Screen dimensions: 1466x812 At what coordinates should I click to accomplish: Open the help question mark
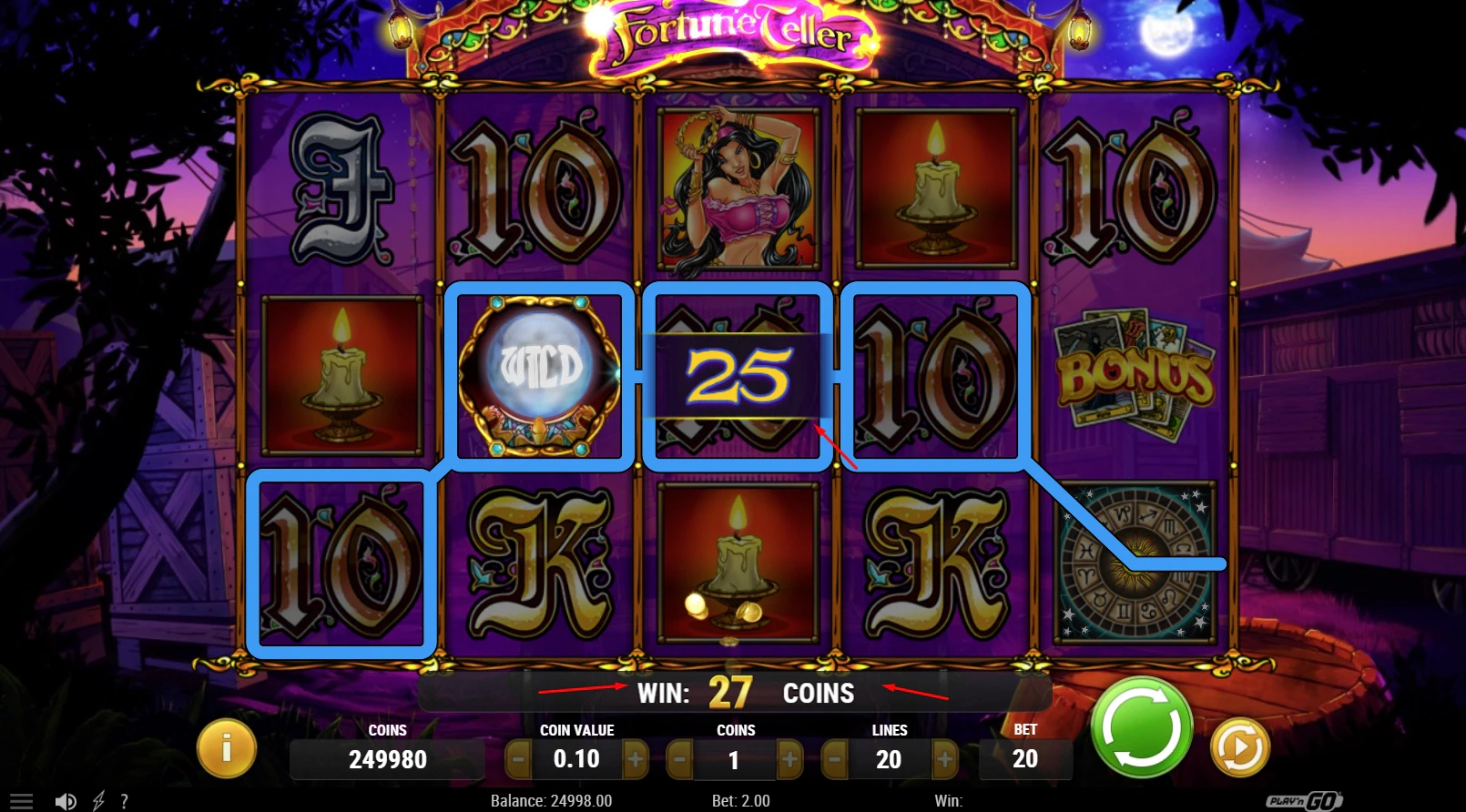125,801
